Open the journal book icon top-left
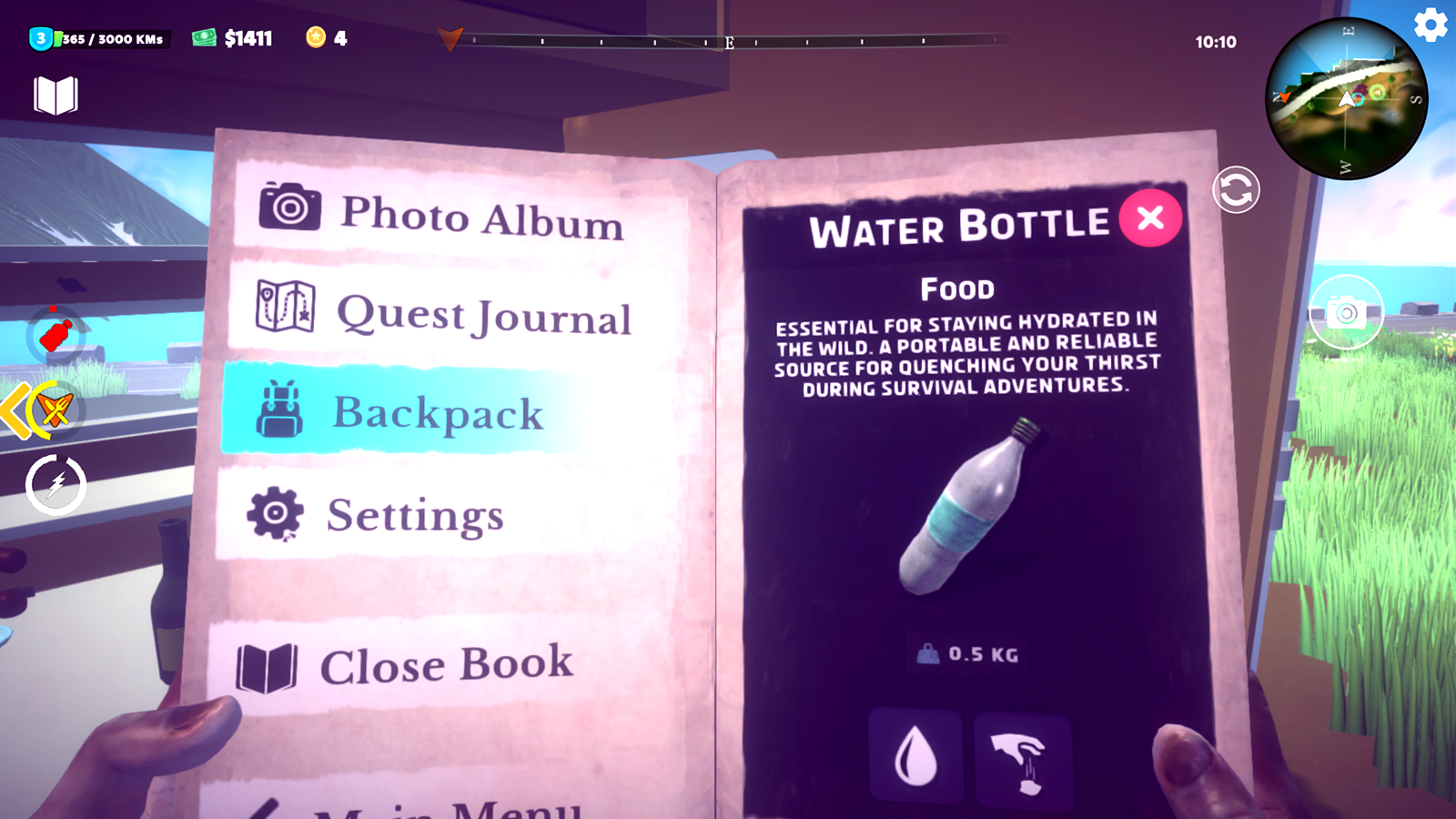 coord(55,94)
